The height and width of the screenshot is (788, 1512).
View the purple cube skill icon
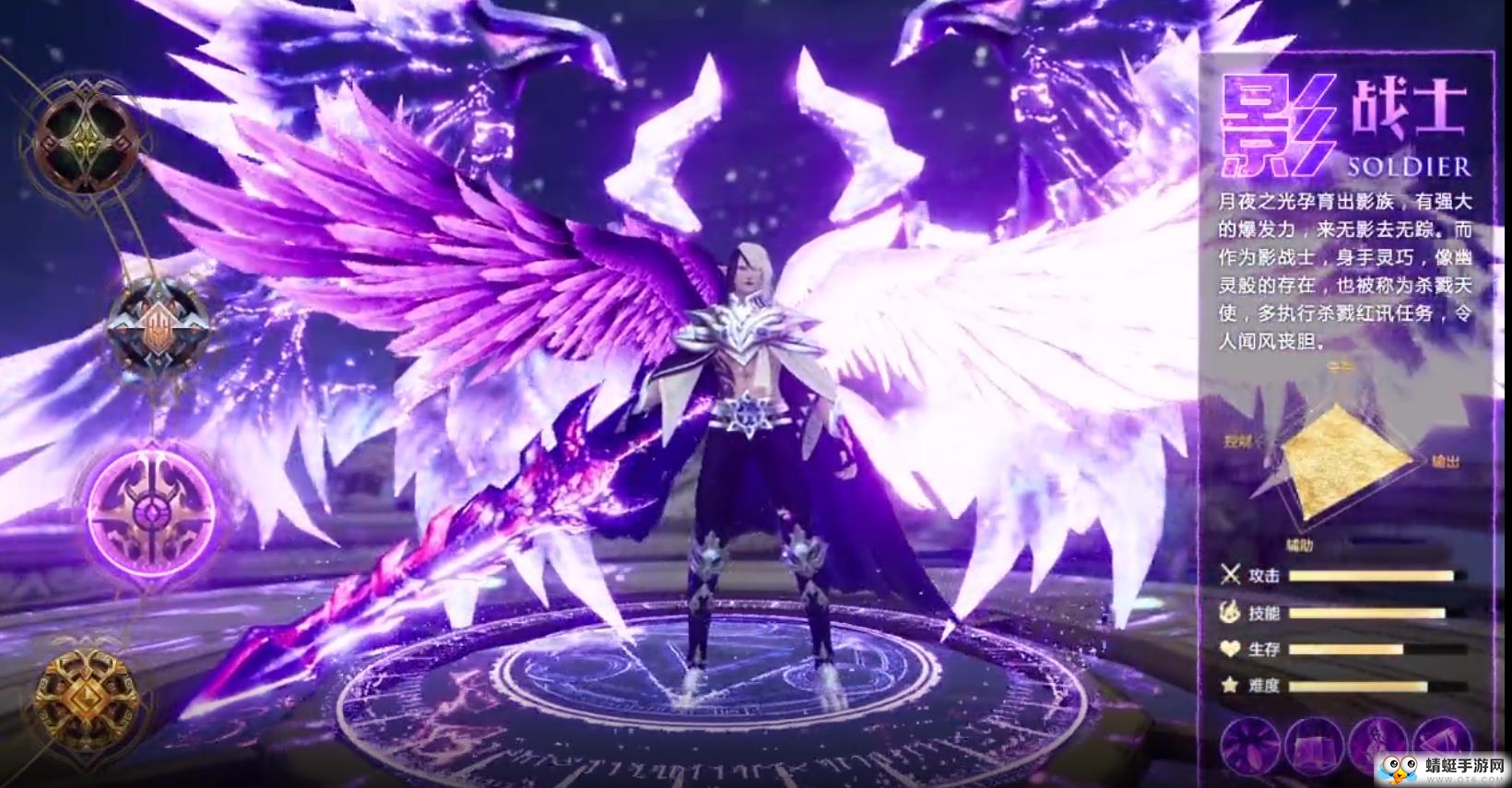1315,743
